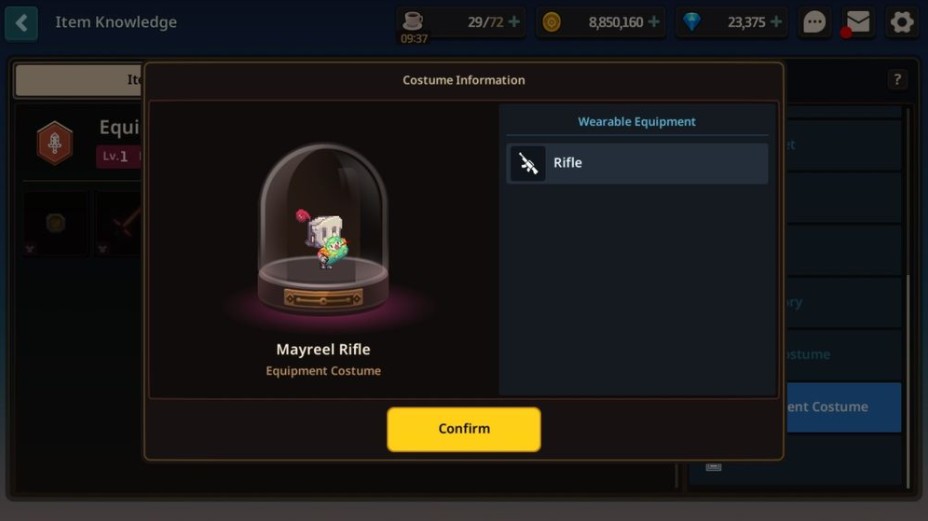Select the Rifle wearable equipment row

(637, 163)
